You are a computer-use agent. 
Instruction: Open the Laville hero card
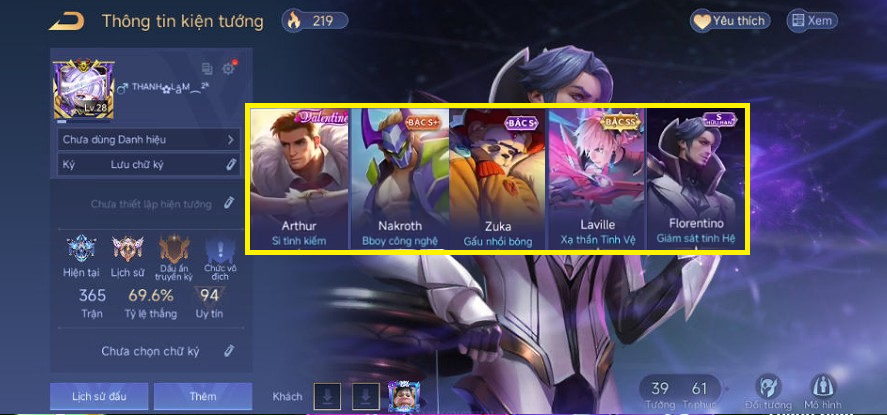point(597,178)
